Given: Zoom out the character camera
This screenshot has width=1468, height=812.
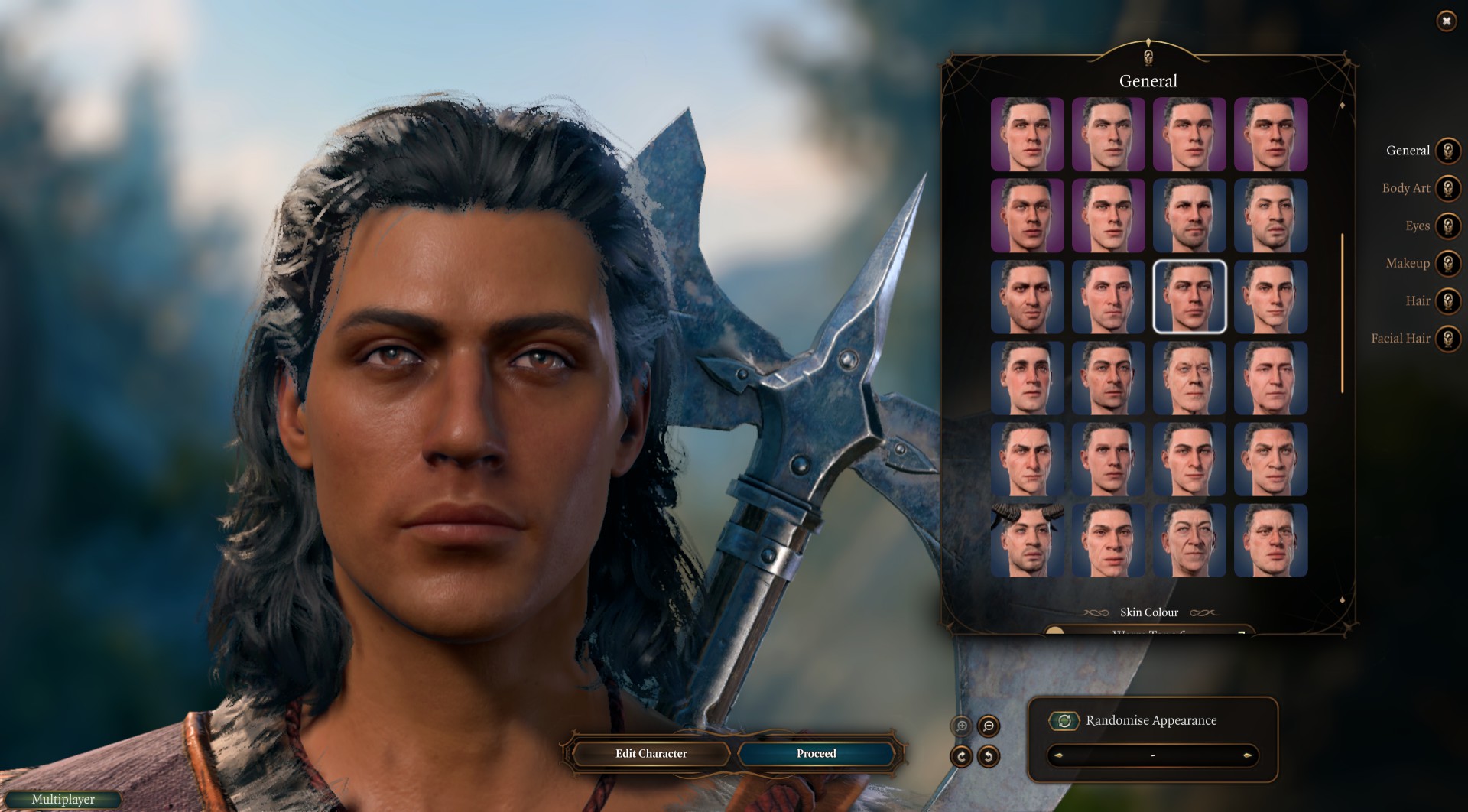Looking at the screenshot, I should coord(989,726).
